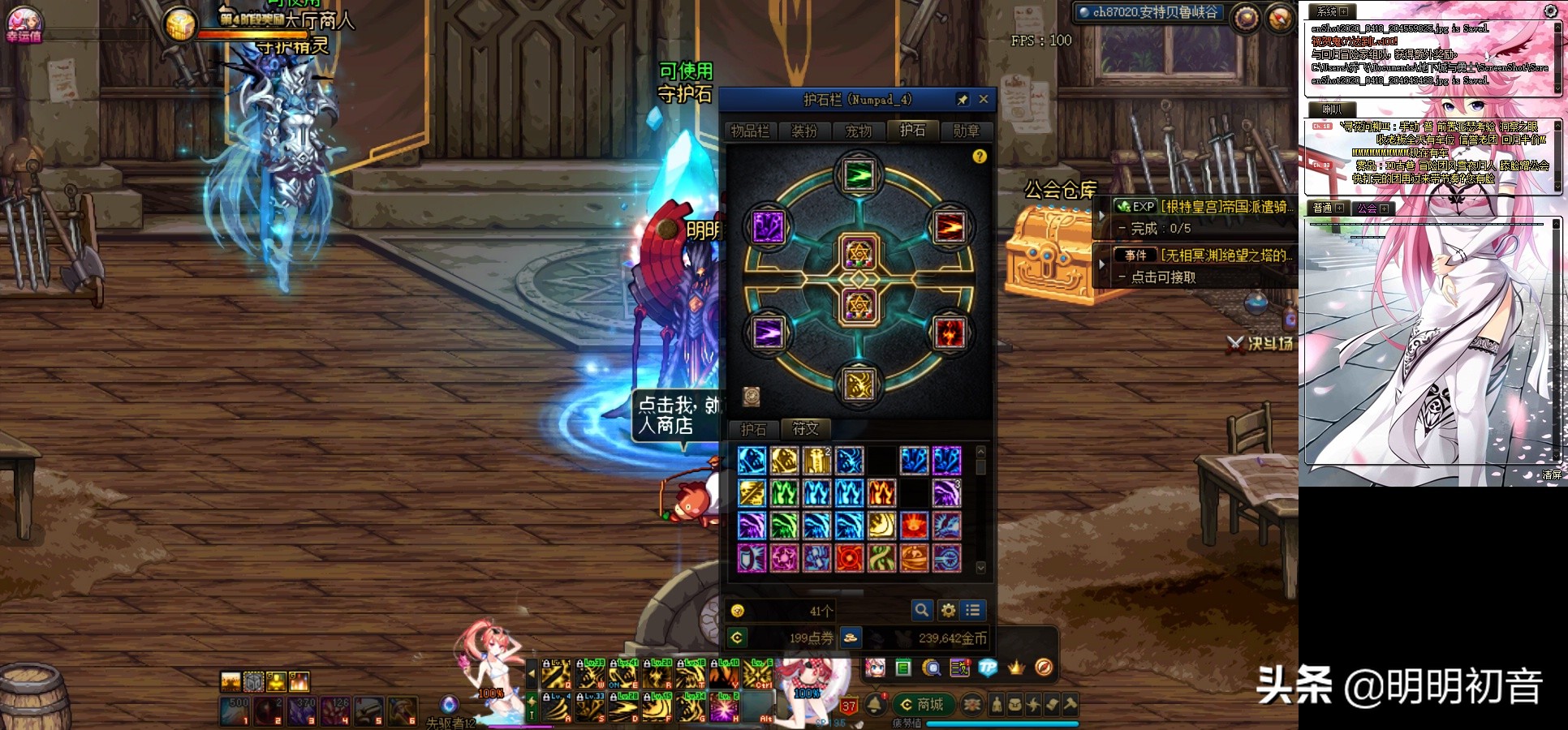Image resolution: width=1568 pixels, height=730 pixels.
Task: Pin the 护石栏 window in place
Action: (x=963, y=99)
